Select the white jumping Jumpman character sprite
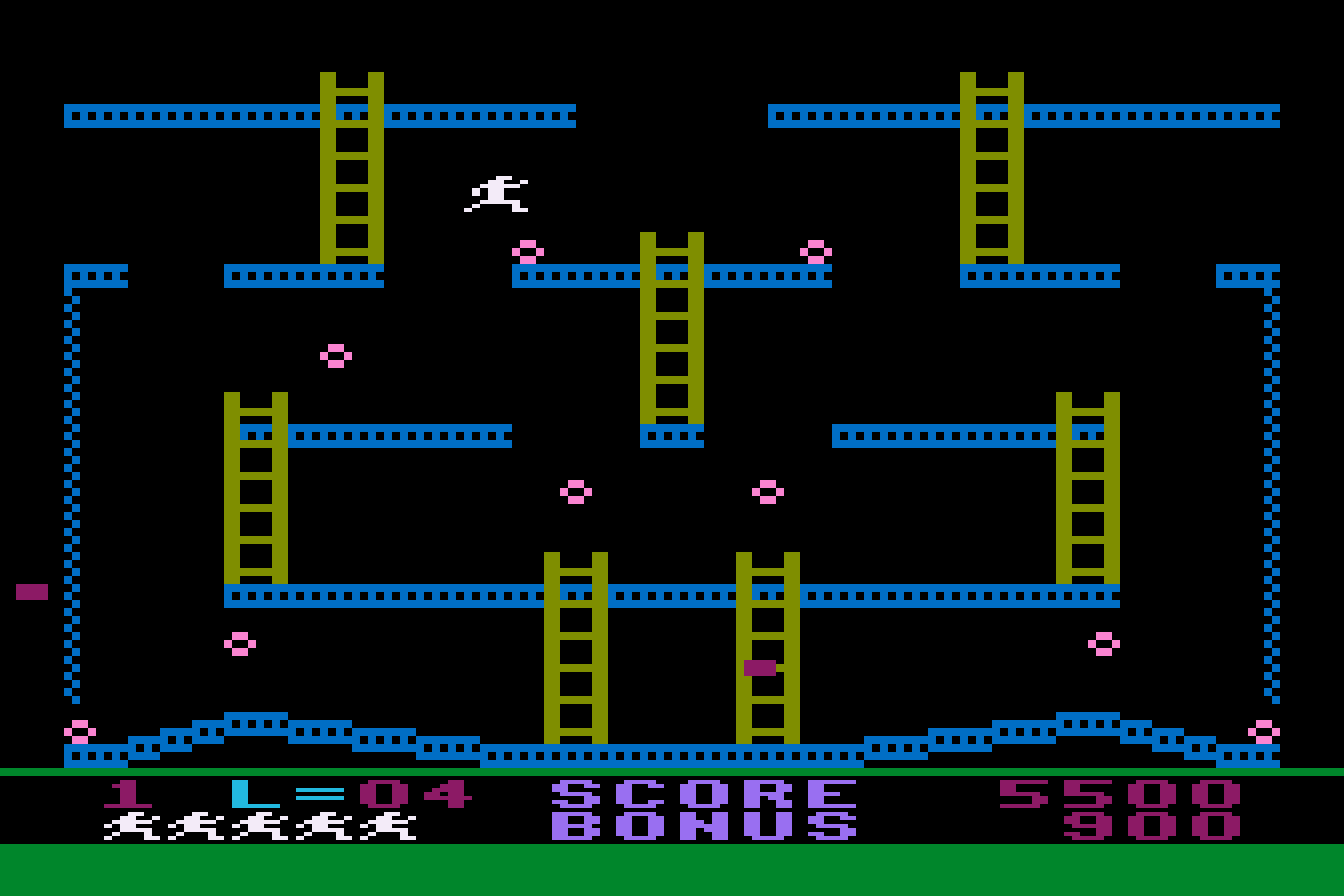The image size is (1344, 896). [496, 194]
